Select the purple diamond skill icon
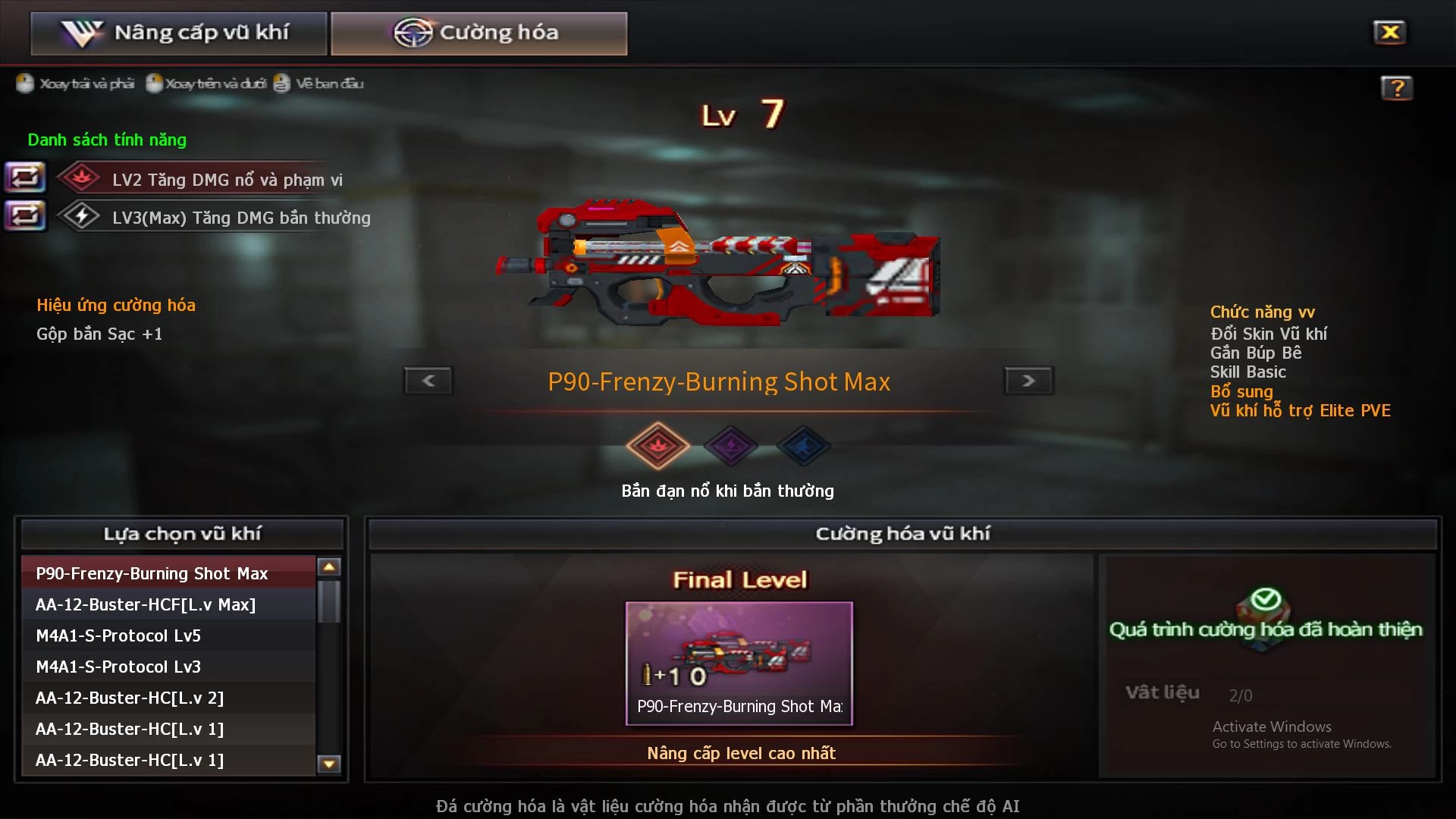Screen dimensions: 1456x819 click(x=730, y=446)
